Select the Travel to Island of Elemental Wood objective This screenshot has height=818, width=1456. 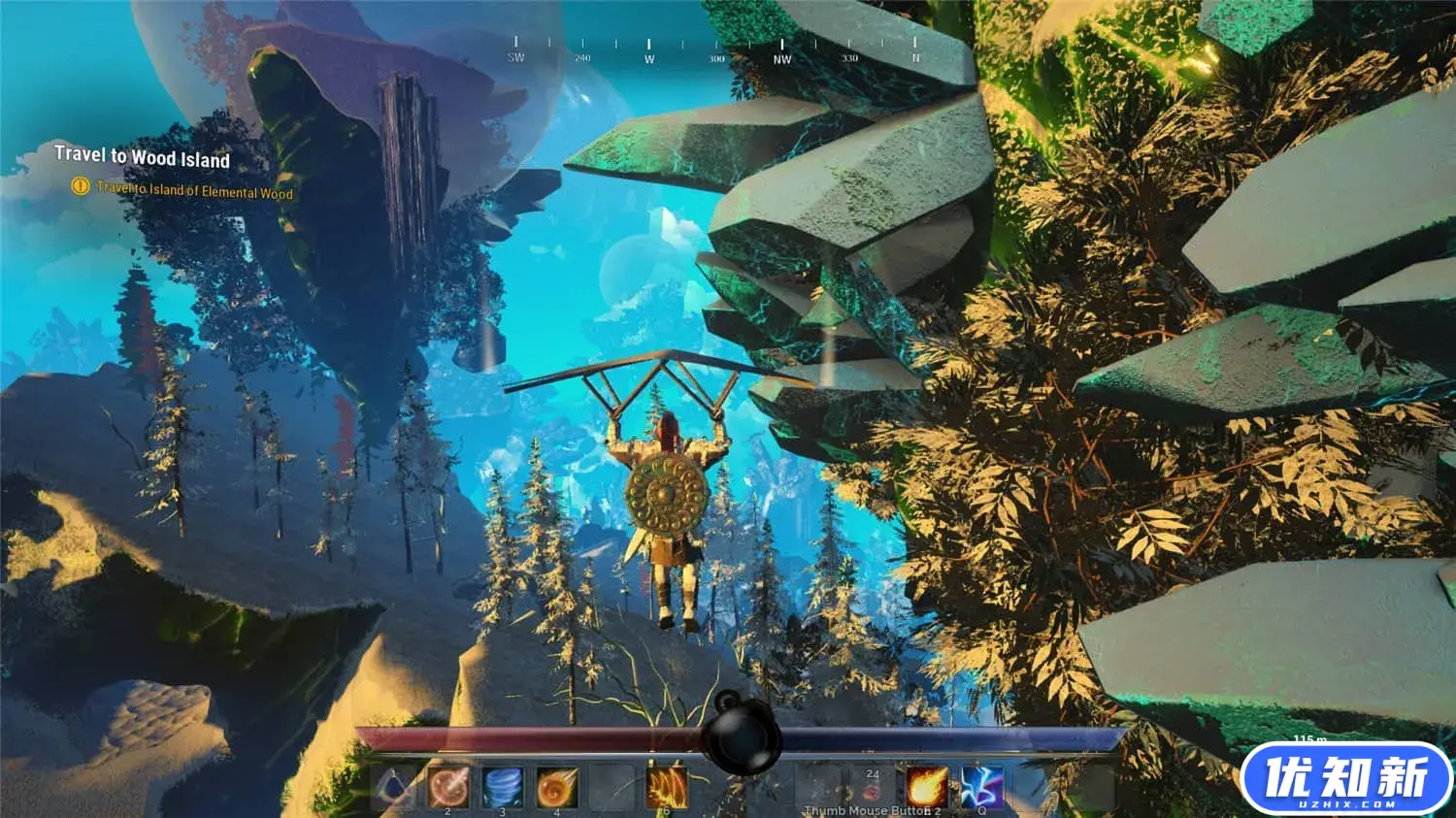(x=194, y=190)
